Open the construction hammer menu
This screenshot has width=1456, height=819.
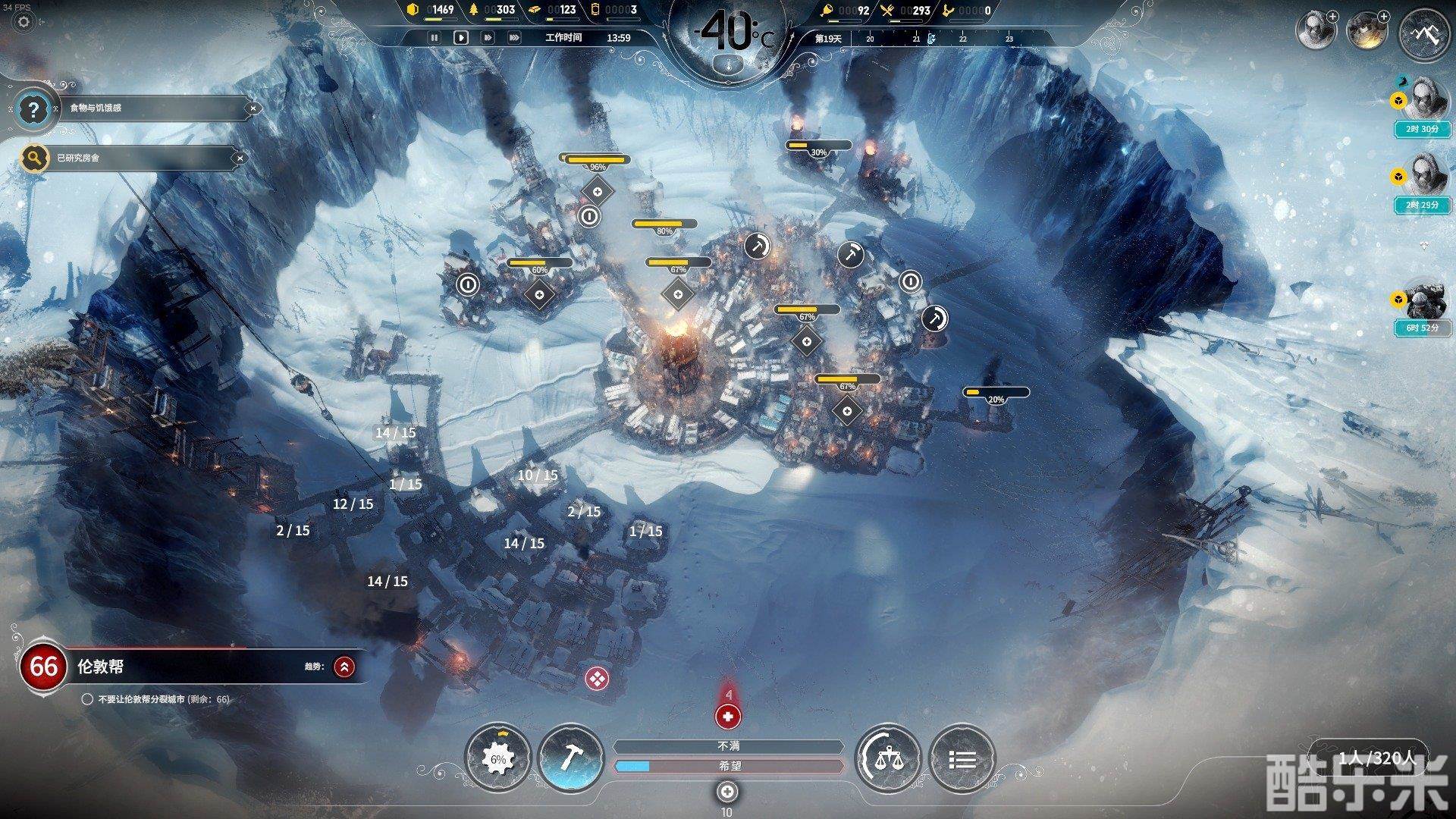click(570, 758)
